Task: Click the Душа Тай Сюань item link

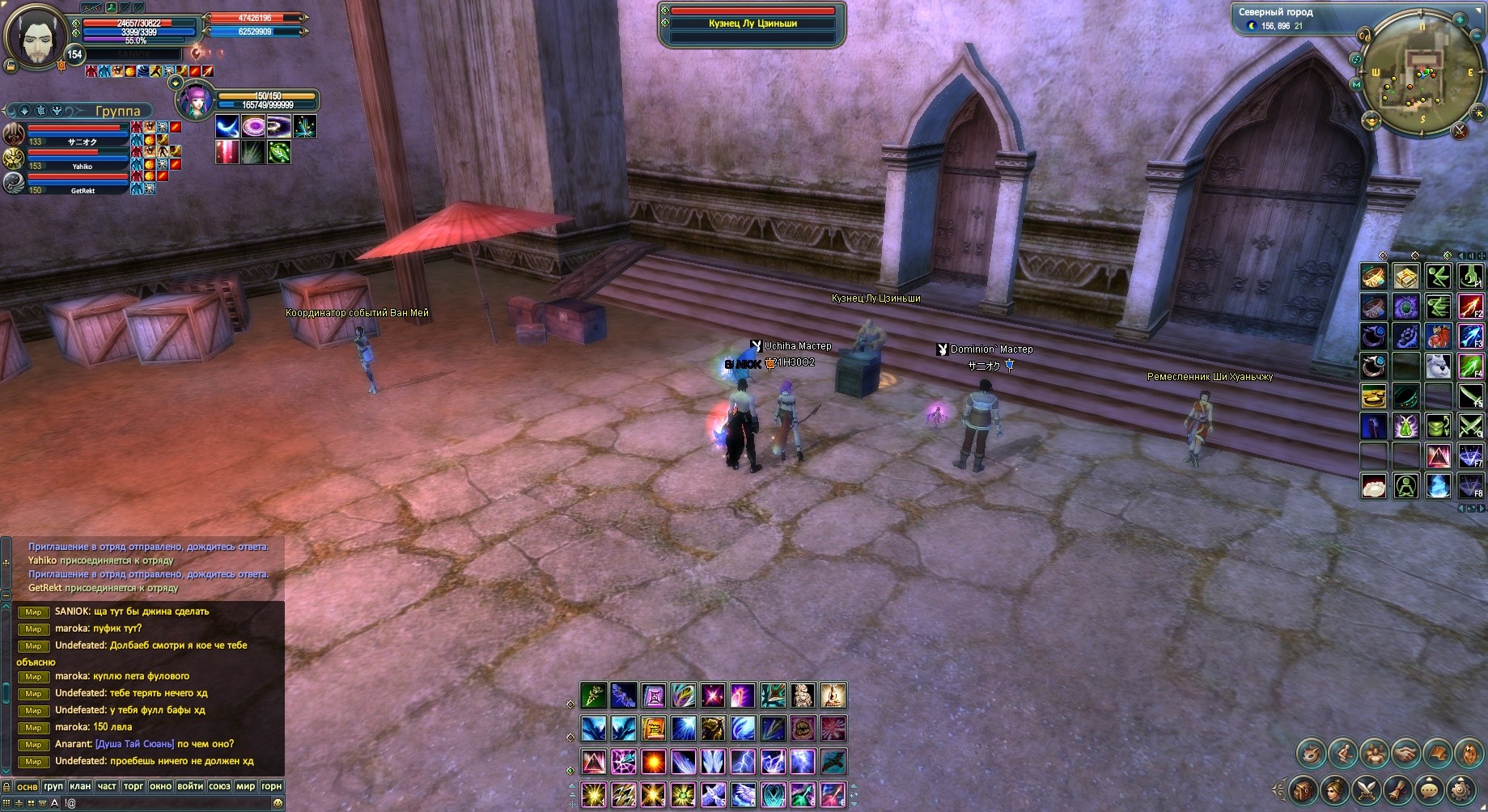Action: [x=134, y=744]
